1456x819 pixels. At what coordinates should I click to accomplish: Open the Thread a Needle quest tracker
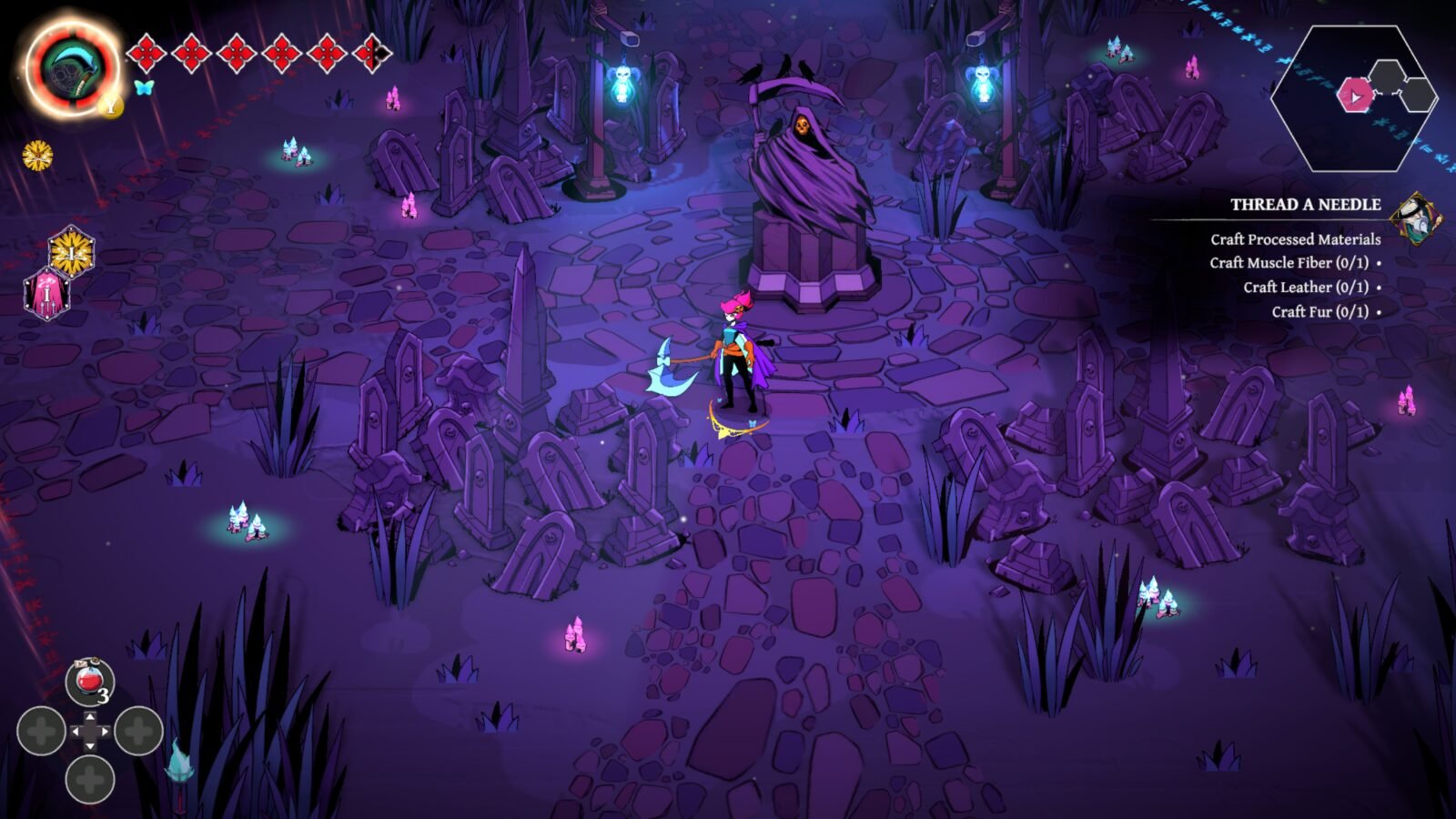click(x=1305, y=205)
